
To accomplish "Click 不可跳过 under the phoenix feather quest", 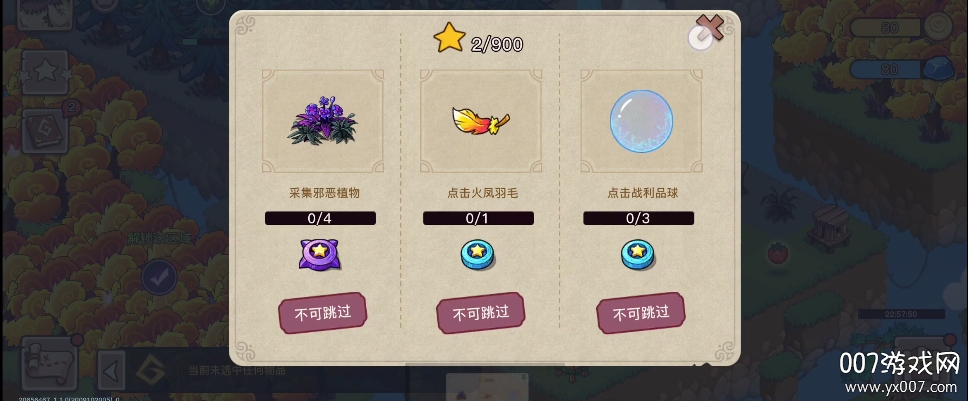I will (x=480, y=314).
